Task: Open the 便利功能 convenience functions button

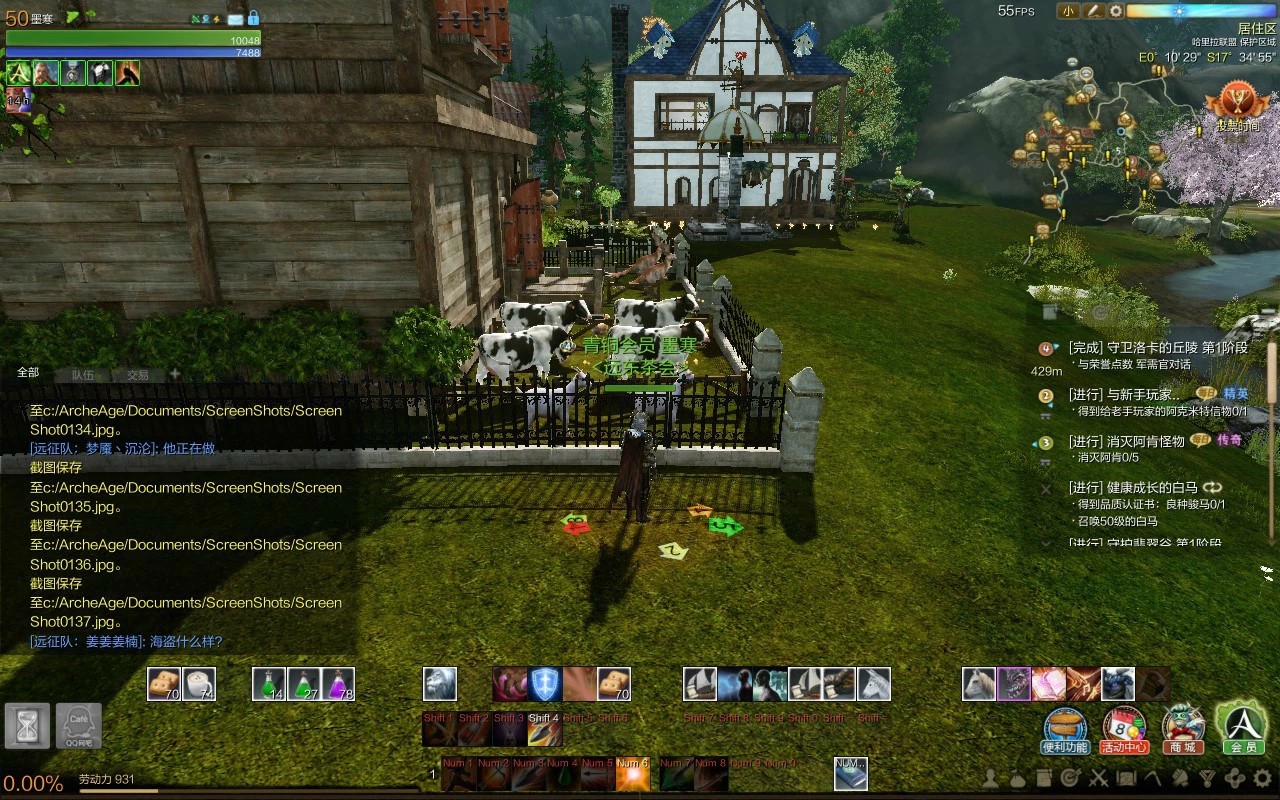Action: click(1065, 727)
